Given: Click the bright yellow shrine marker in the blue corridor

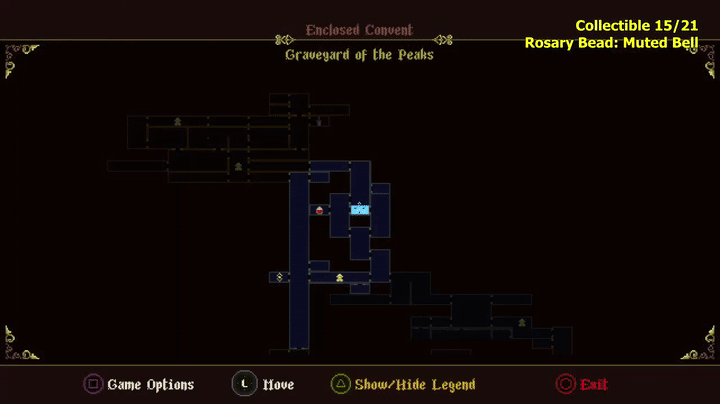Looking at the screenshot, I should [x=339, y=277].
